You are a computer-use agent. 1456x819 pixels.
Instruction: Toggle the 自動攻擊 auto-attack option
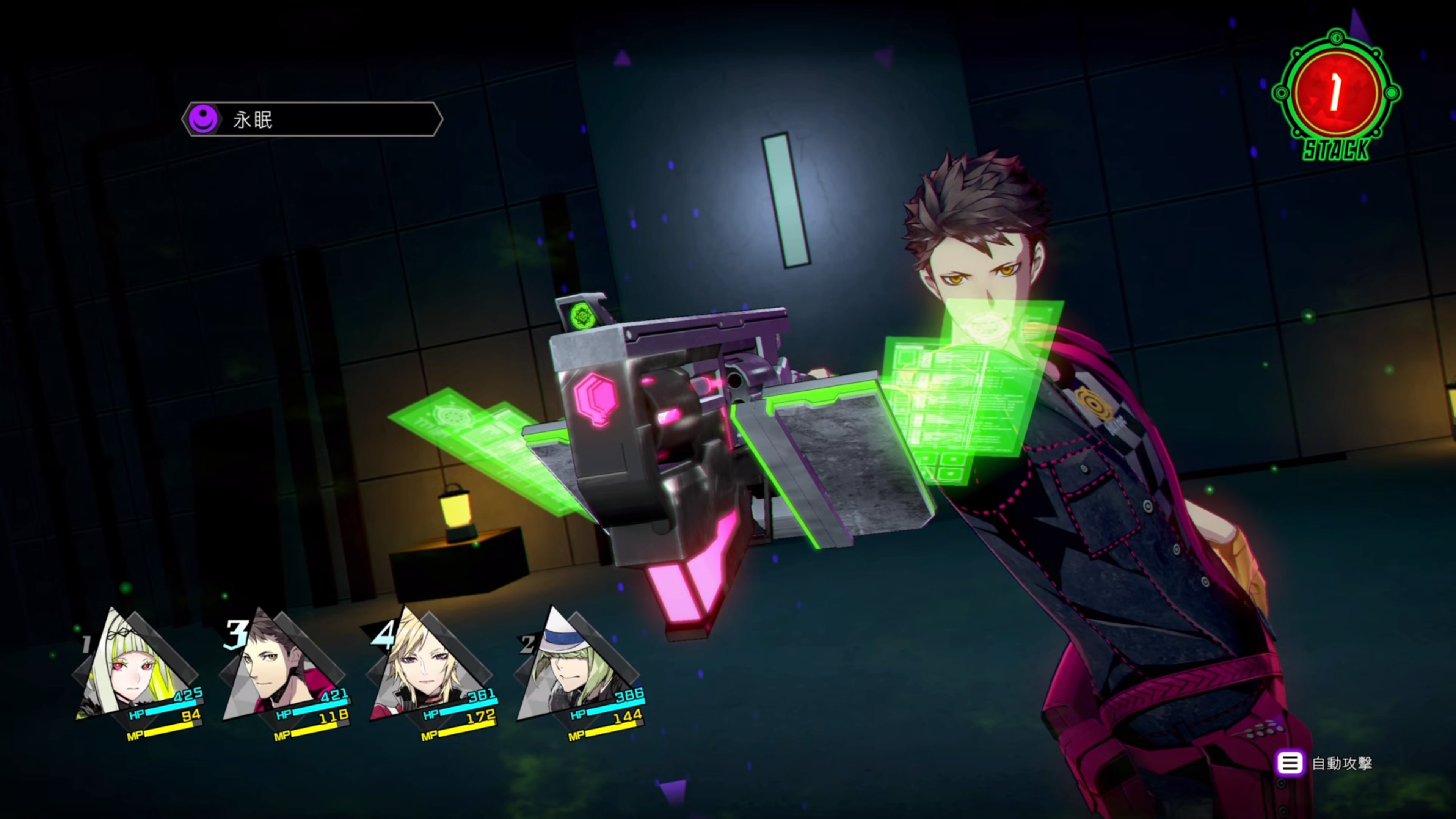(1326, 764)
